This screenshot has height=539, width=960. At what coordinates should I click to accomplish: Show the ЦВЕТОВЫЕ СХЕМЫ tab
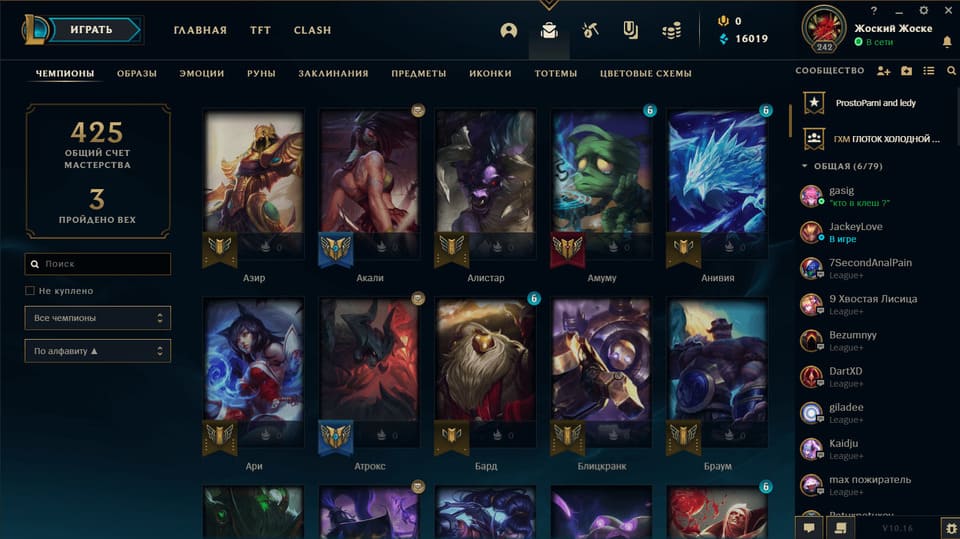(x=645, y=73)
